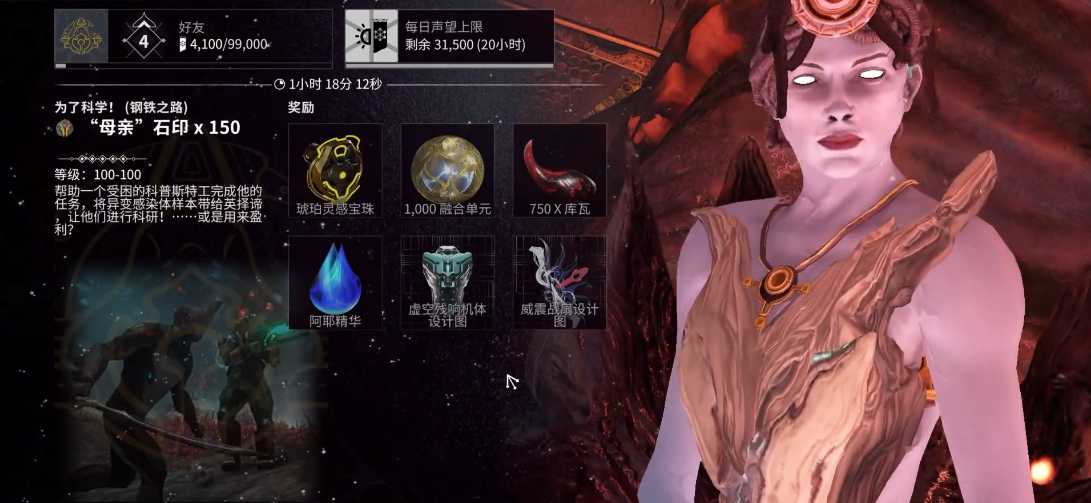
Task: View the 虚空残响机体设计图 reward
Action: click(447, 280)
